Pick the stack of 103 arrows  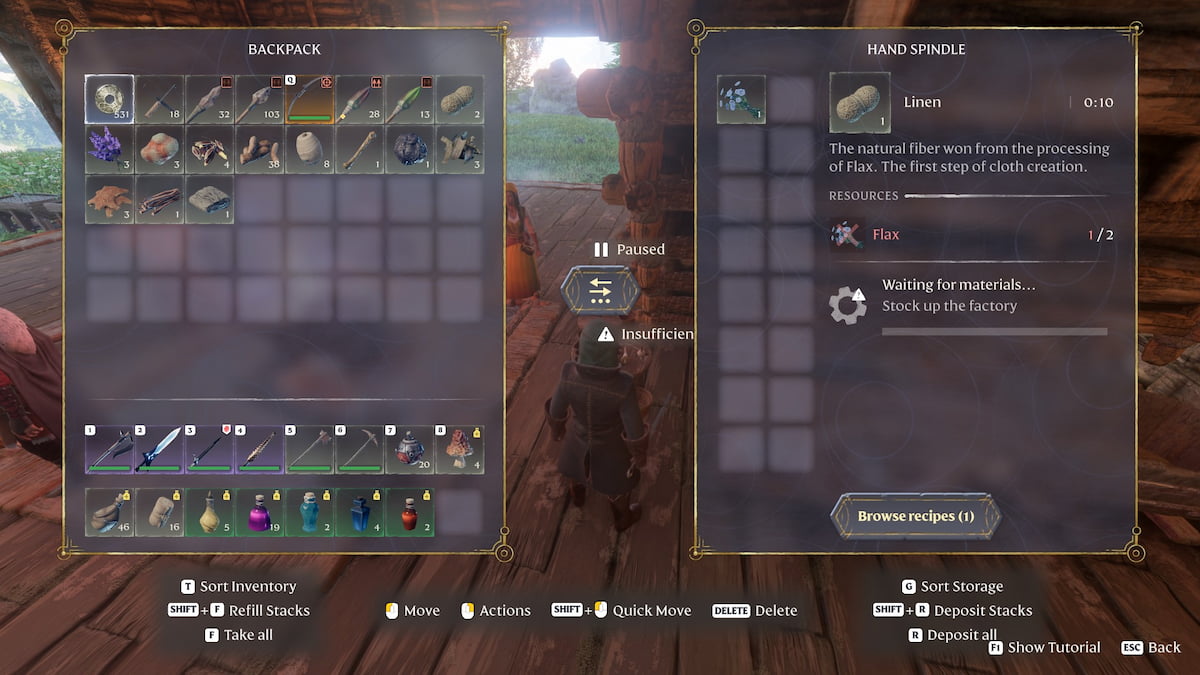coord(259,99)
